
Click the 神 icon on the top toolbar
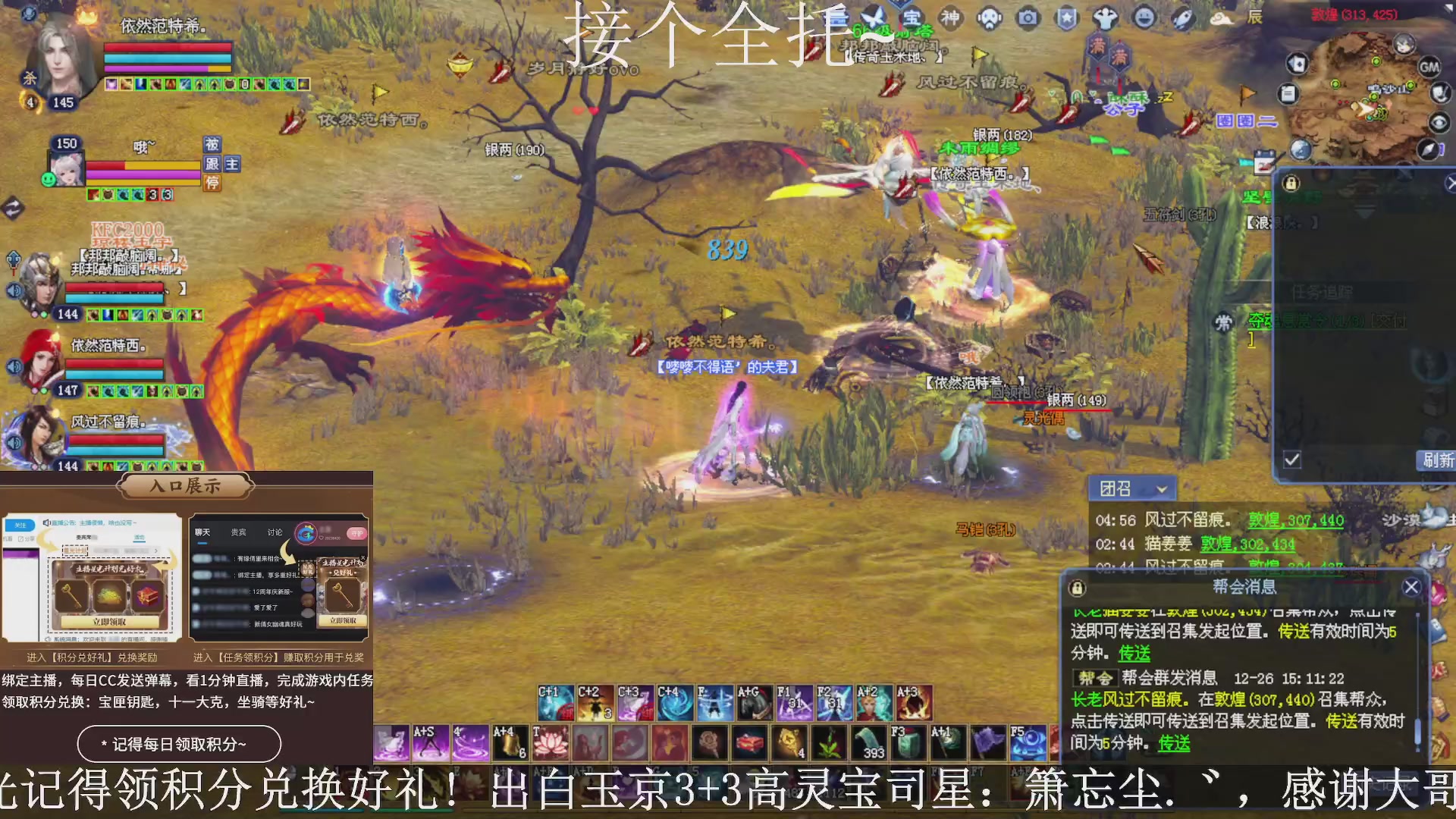pyautogui.click(x=950, y=19)
